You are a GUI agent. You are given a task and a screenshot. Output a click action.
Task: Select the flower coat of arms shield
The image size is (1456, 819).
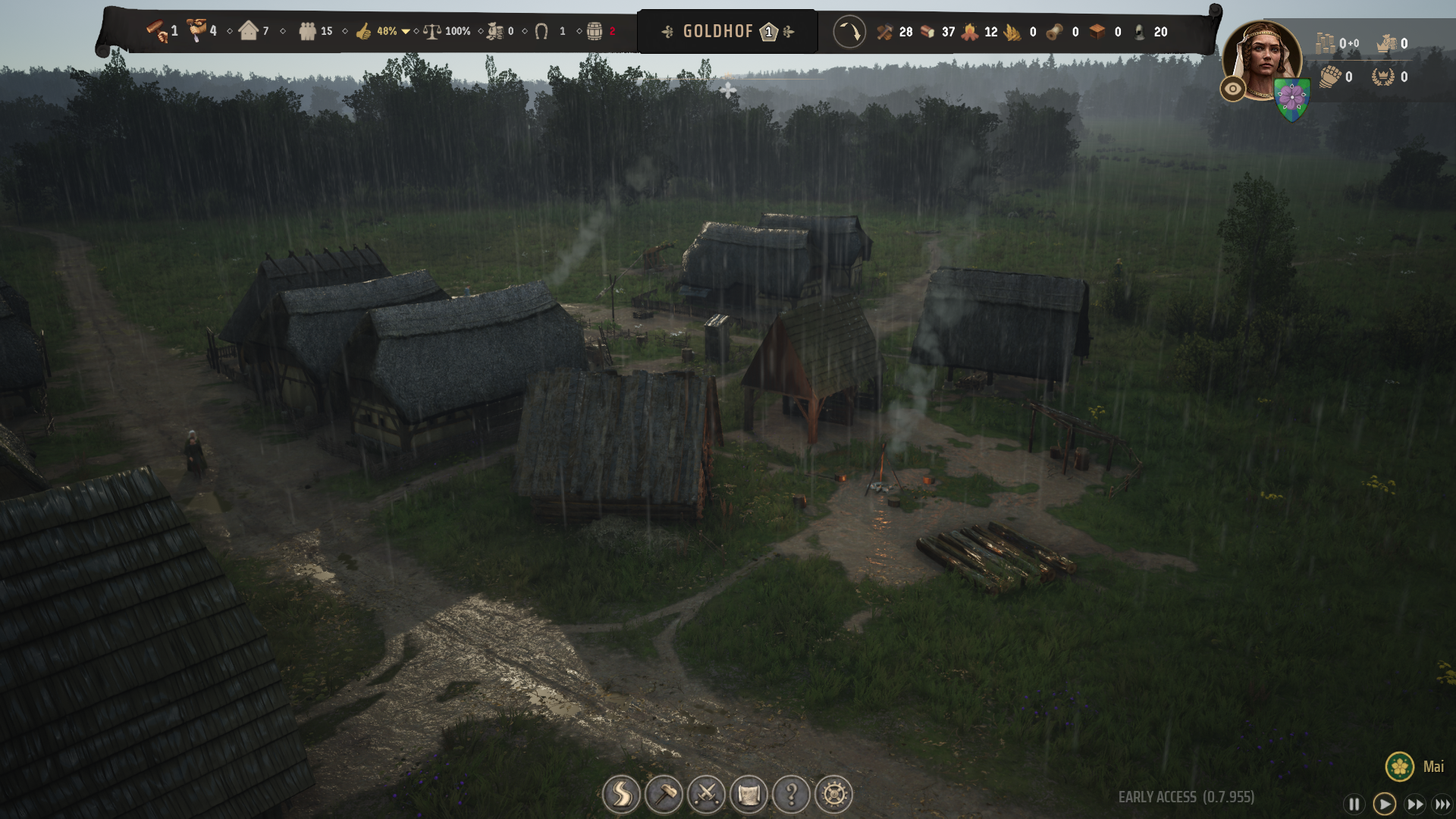1292,99
